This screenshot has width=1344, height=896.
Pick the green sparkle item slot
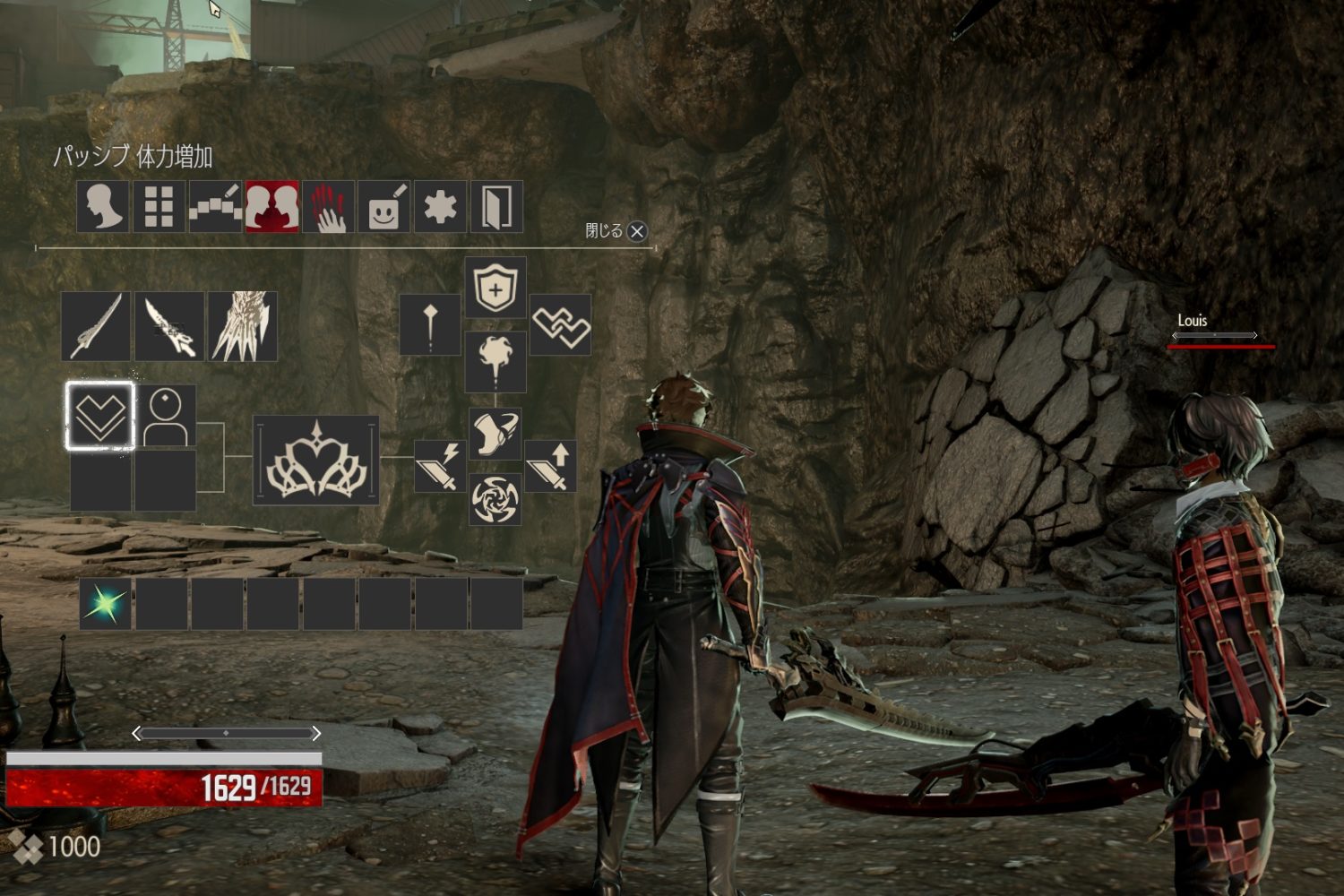pos(105,603)
